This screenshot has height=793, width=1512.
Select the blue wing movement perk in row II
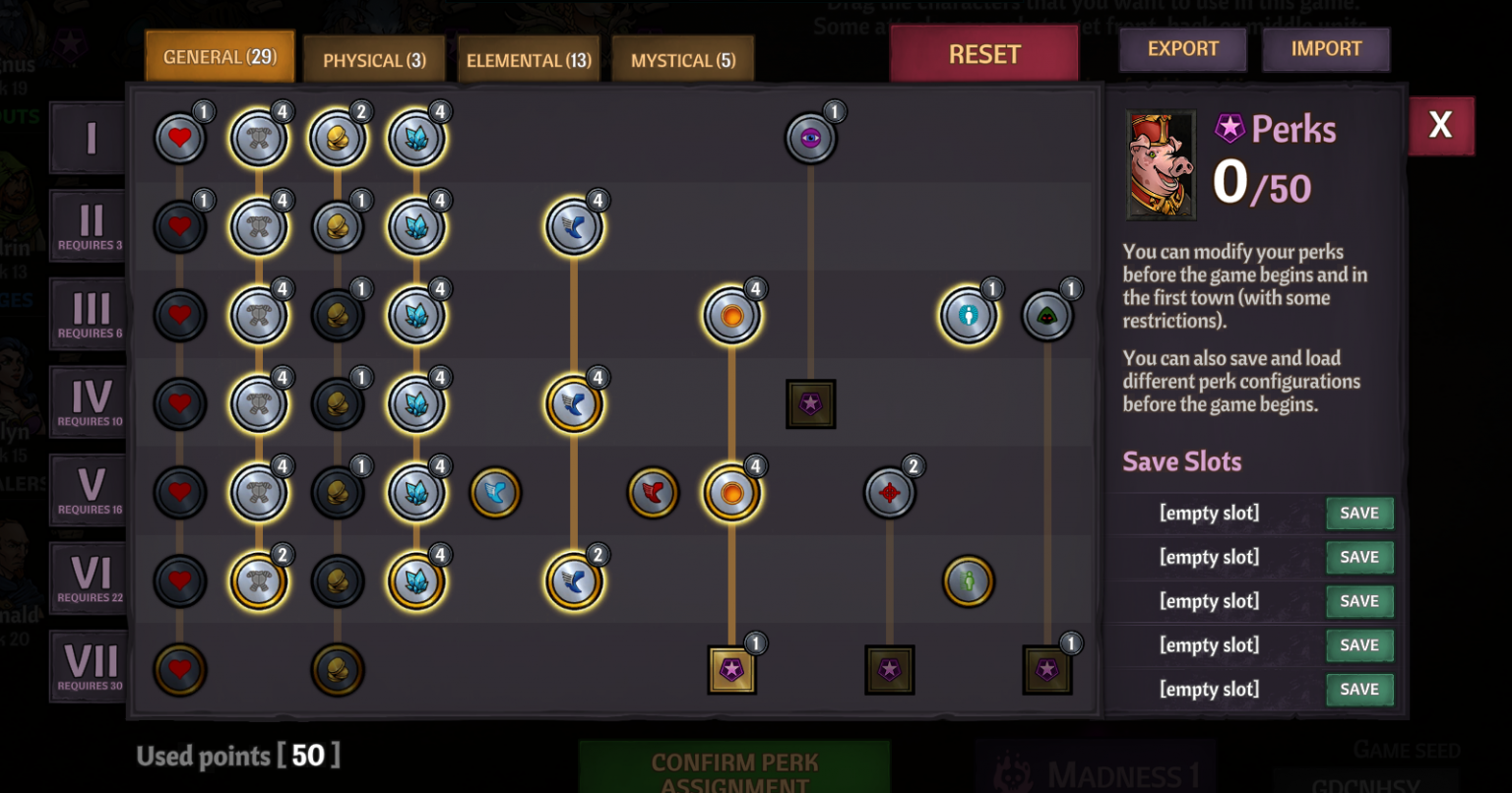(x=575, y=226)
